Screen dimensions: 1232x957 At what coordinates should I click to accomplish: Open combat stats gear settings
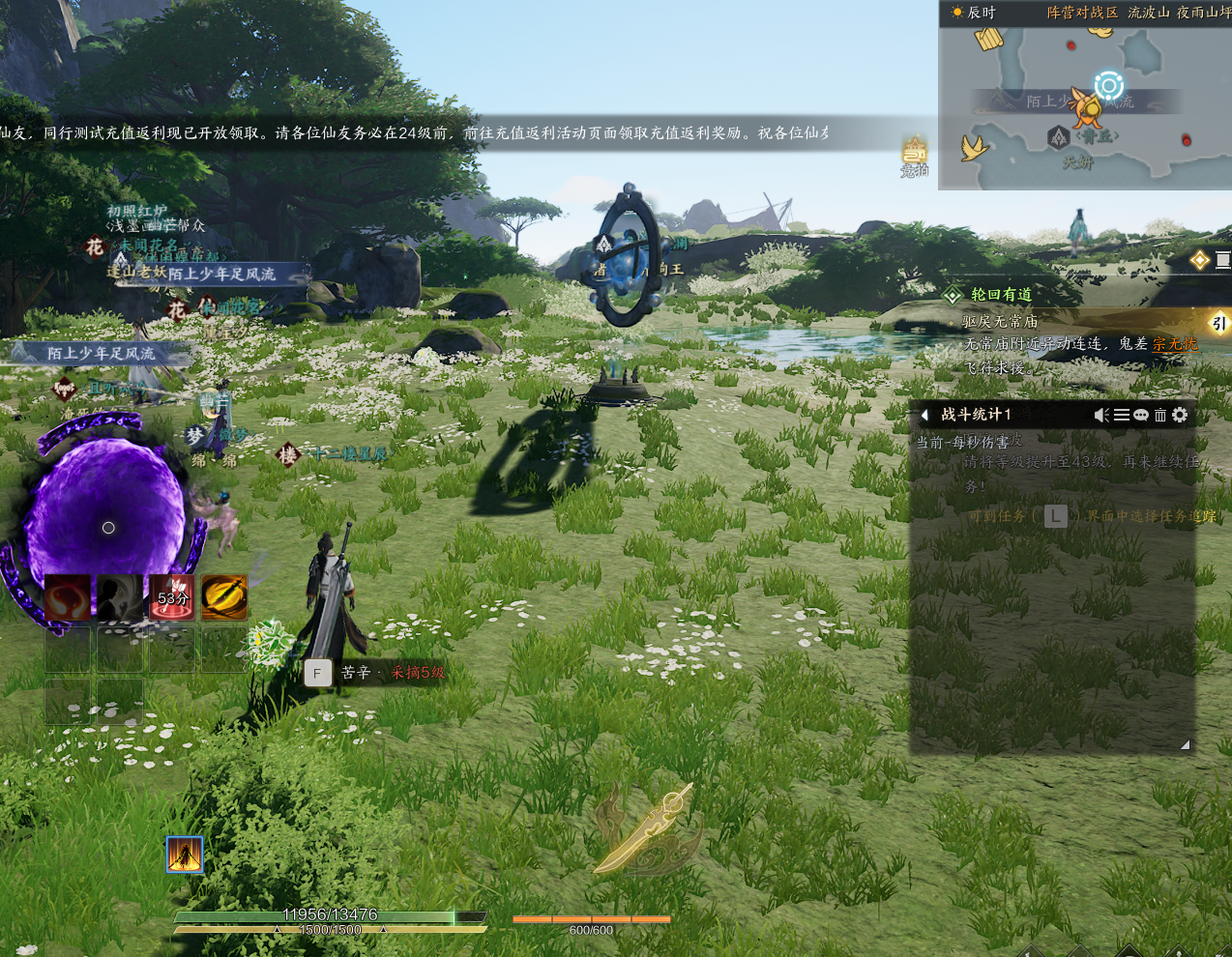click(1180, 415)
